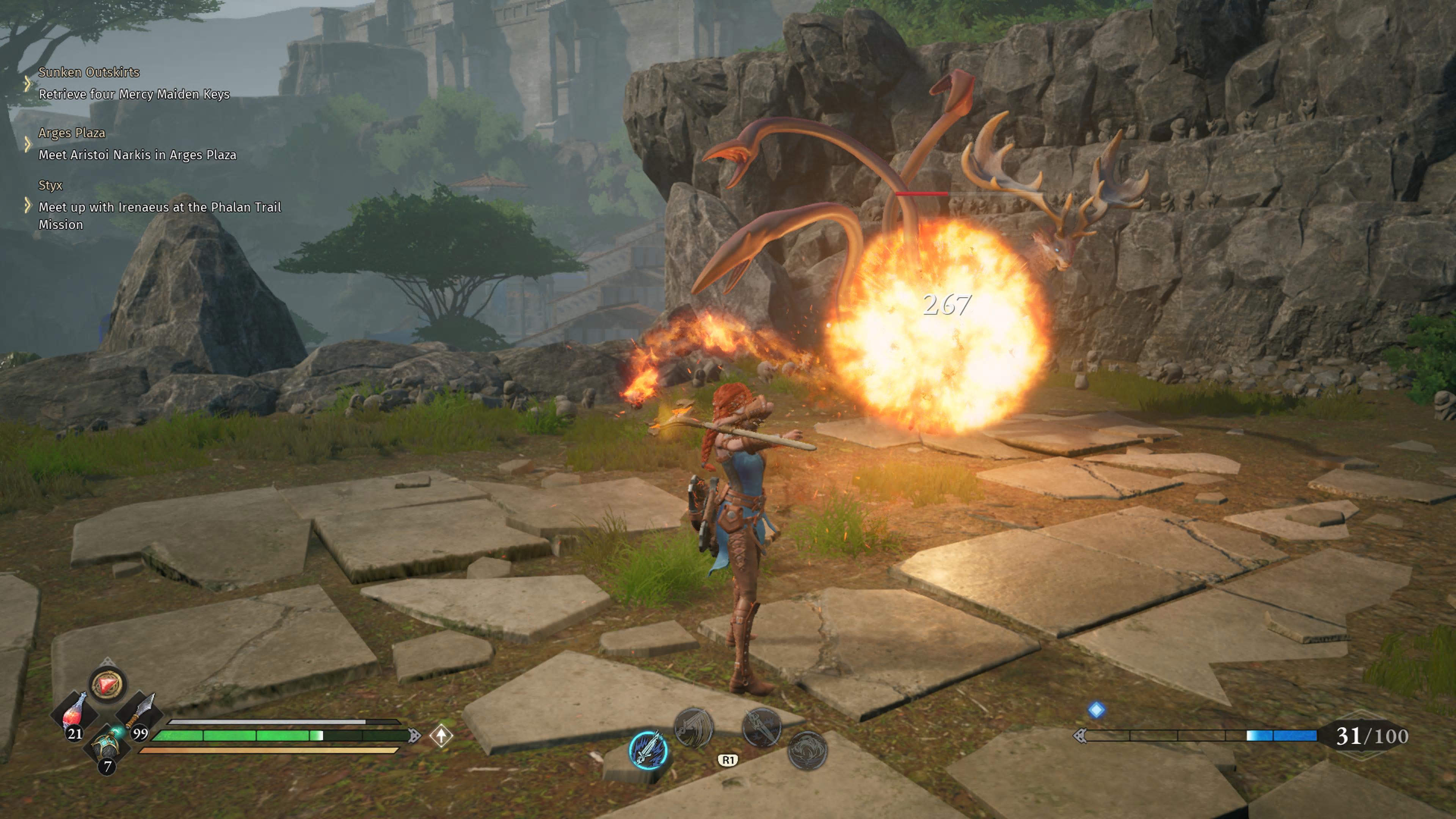Select the teal lantern orb item
Screen dimensions: 1456x819
(x=107, y=745)
